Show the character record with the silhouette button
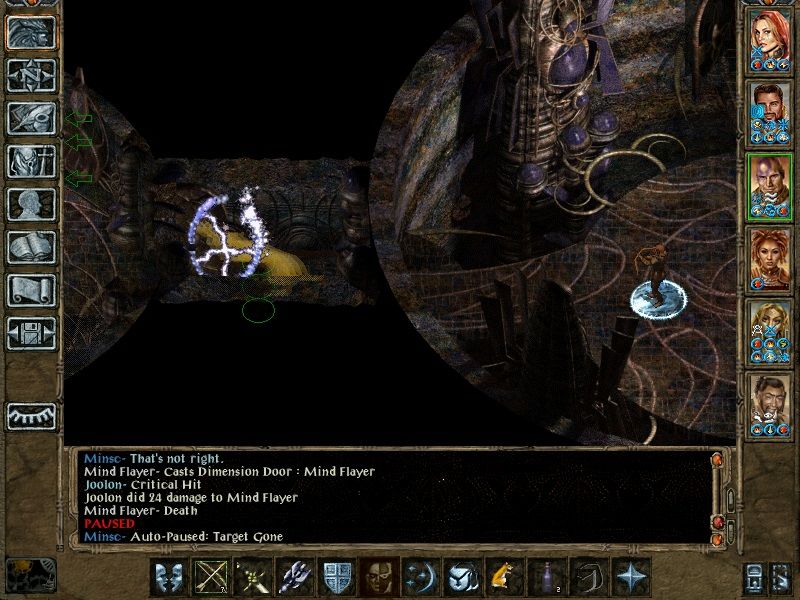The width and height of the screenshot is (800, 600). [x=32, y=204]
